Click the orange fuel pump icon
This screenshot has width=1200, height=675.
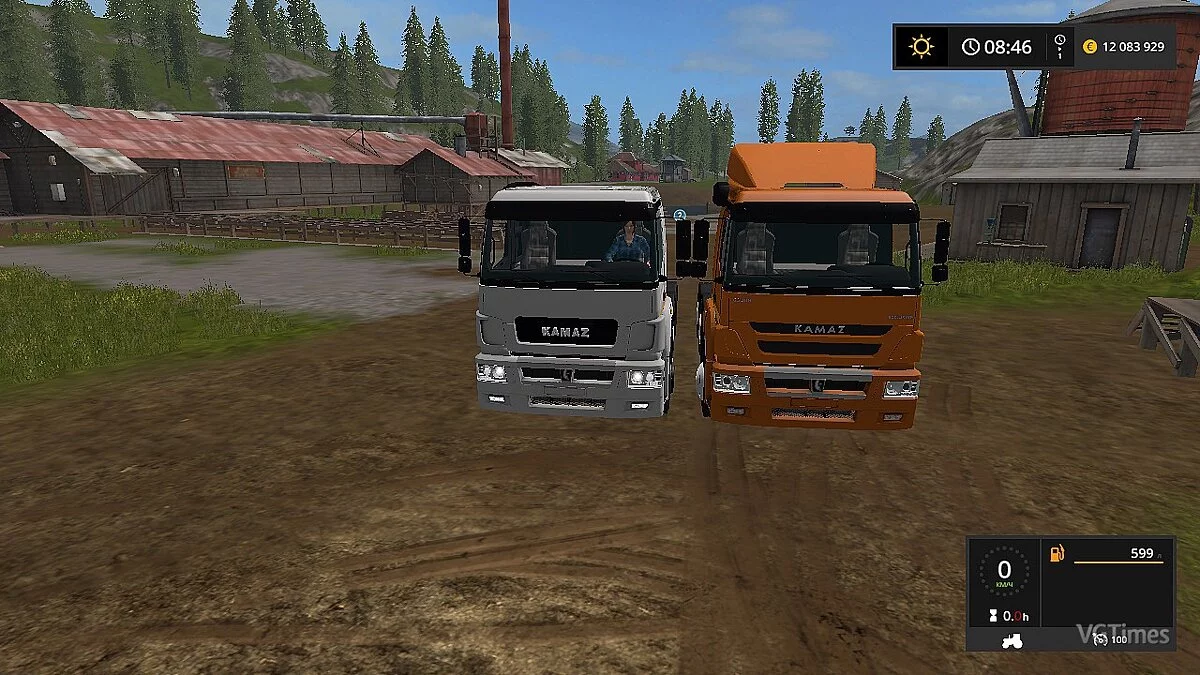[x=1056, y=554]
